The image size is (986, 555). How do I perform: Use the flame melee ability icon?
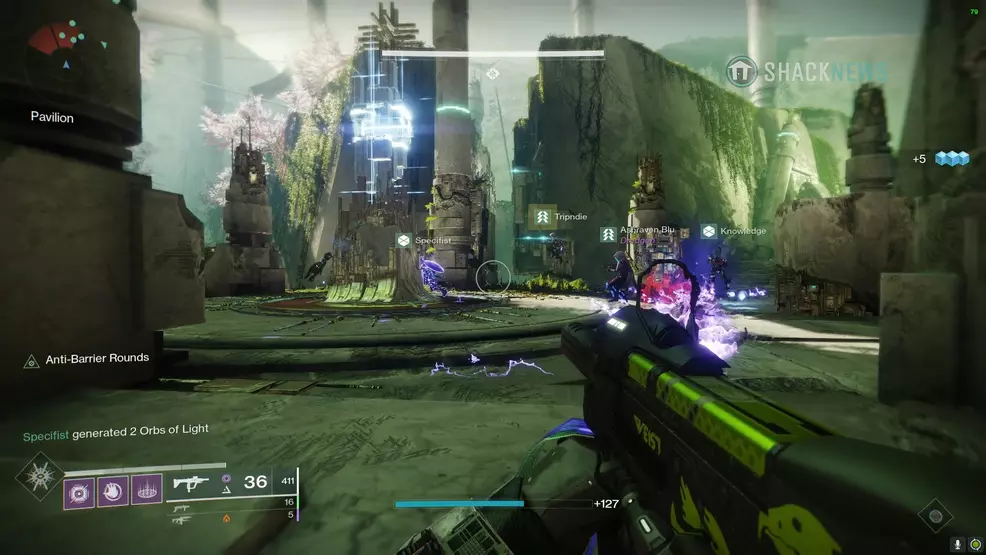point(113,491)
